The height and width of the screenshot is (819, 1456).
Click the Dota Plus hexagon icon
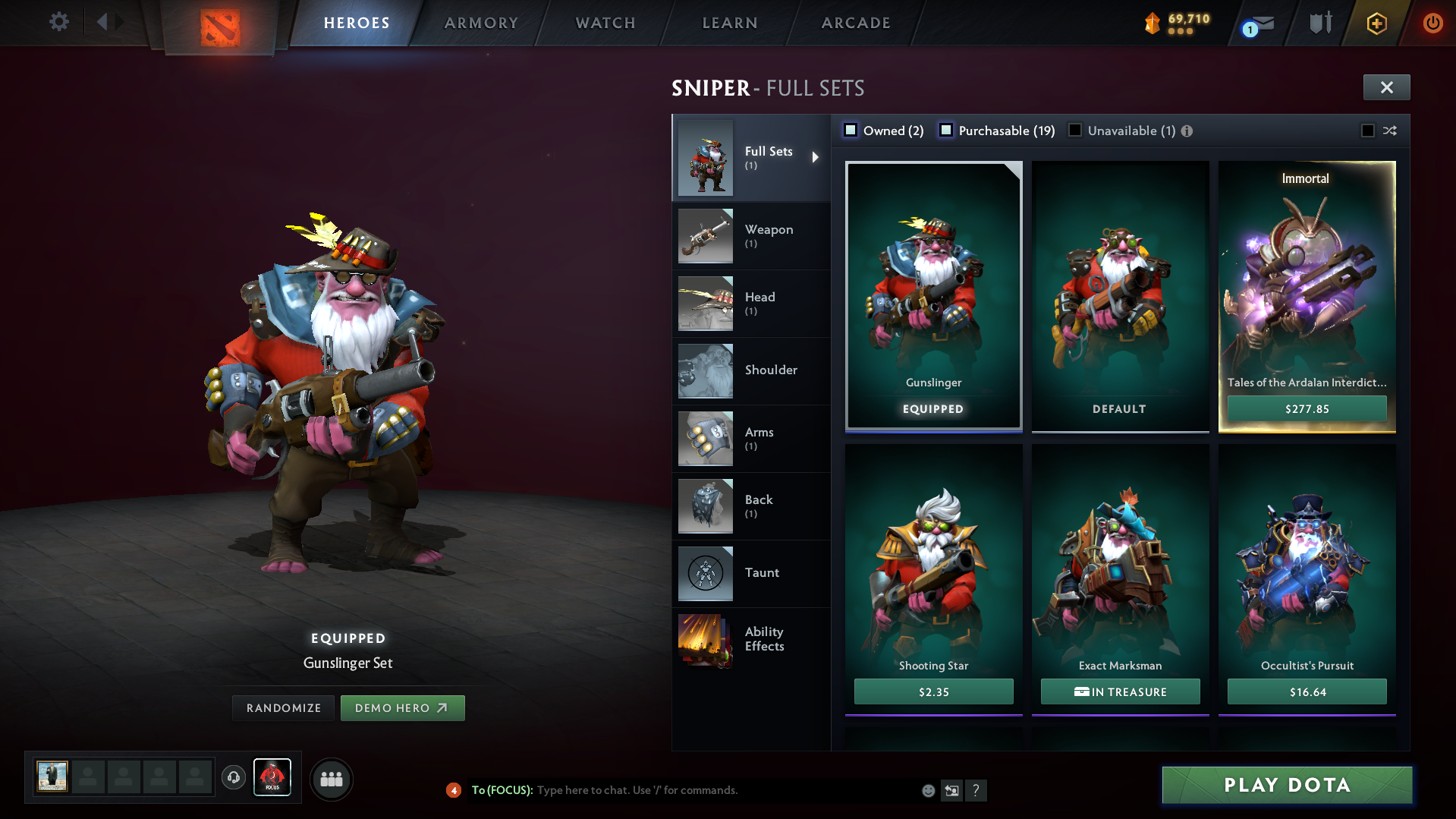(1376, 23)
